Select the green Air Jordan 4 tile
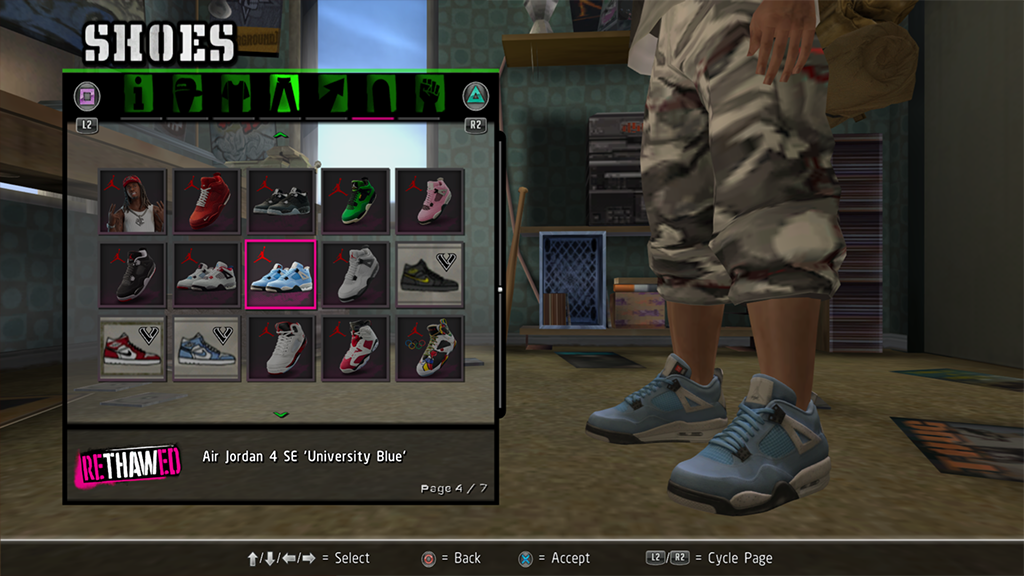Screen dimensions: 1024x576 tap(354, 201)
